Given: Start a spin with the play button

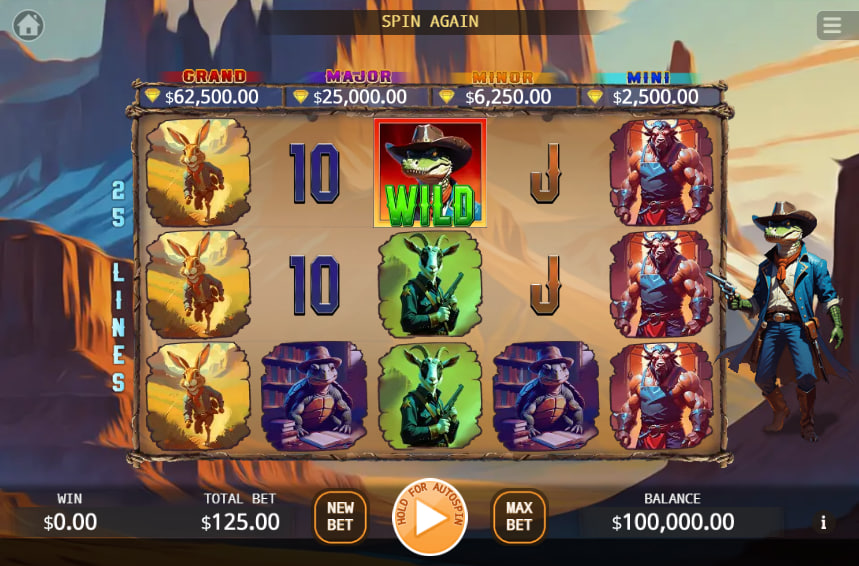Looking at the screenshot, I should (x=430, y=517).
